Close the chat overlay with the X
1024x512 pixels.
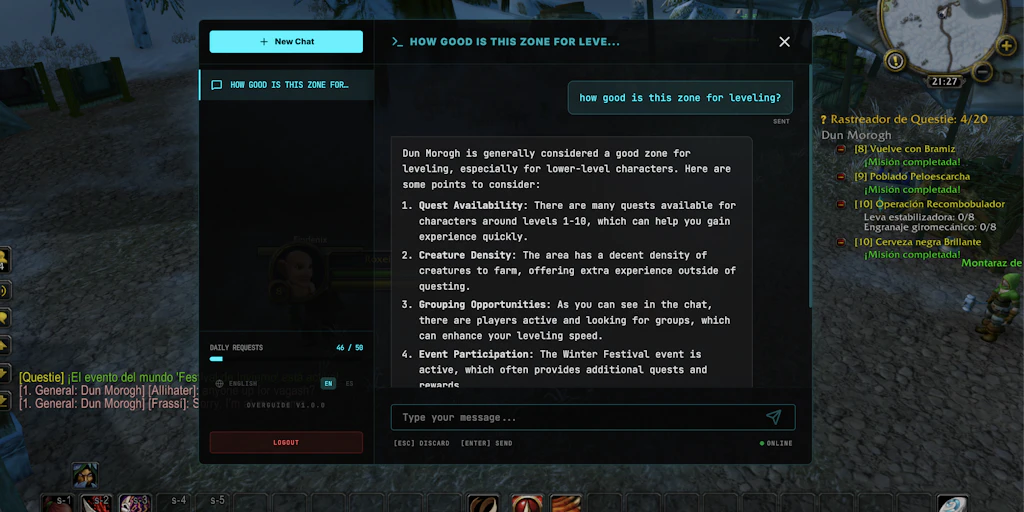(784, 42)
